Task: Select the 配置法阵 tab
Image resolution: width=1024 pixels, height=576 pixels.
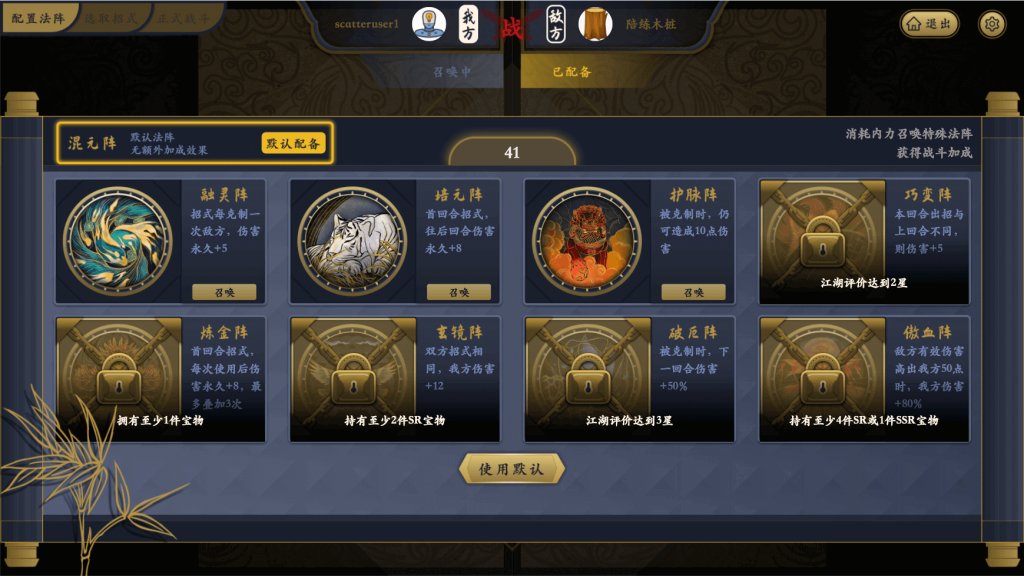Action: [38, 18]
